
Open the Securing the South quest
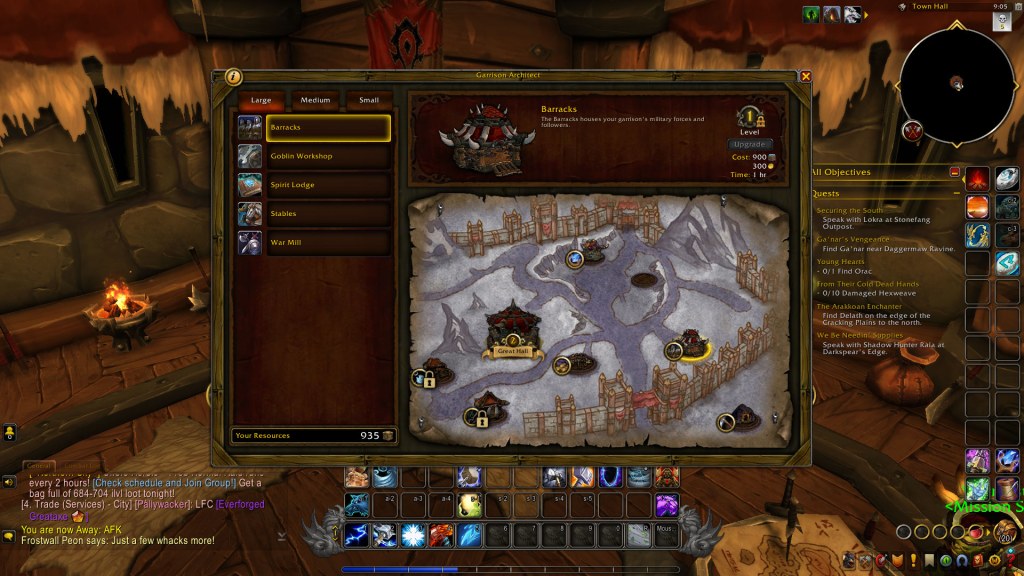[x=847, y=210]
